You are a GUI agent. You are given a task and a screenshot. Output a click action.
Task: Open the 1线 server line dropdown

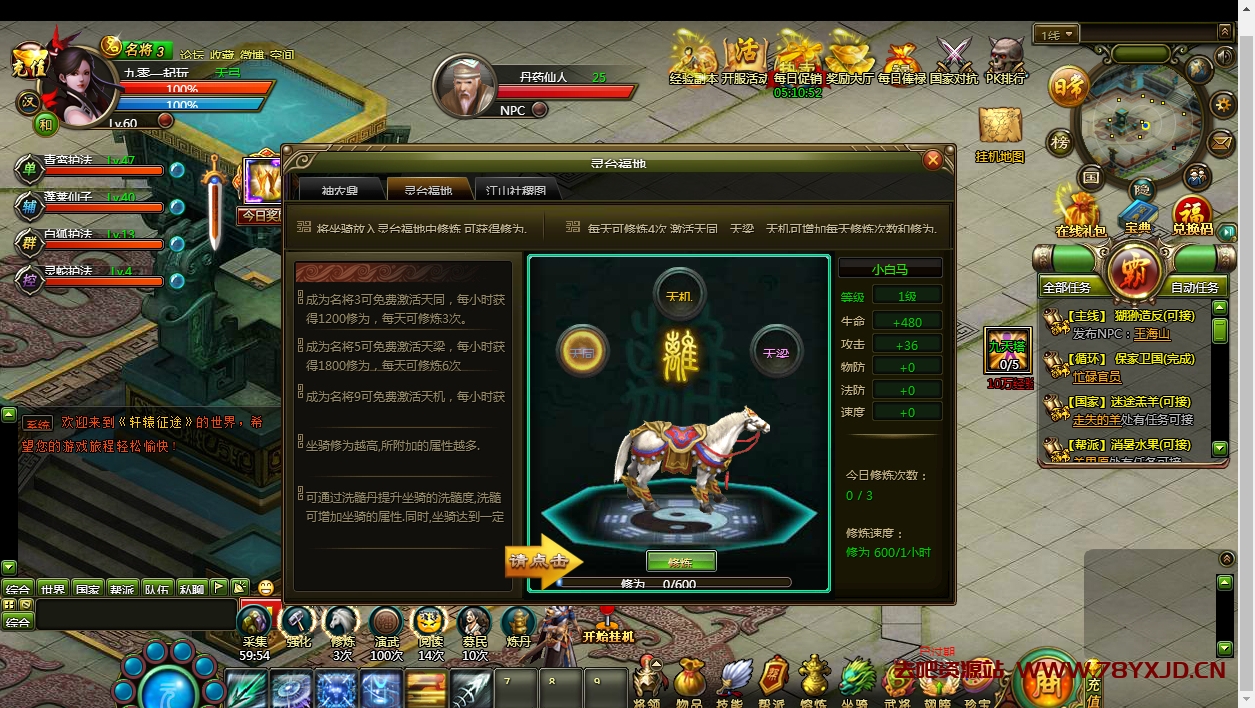point(1058,35)
